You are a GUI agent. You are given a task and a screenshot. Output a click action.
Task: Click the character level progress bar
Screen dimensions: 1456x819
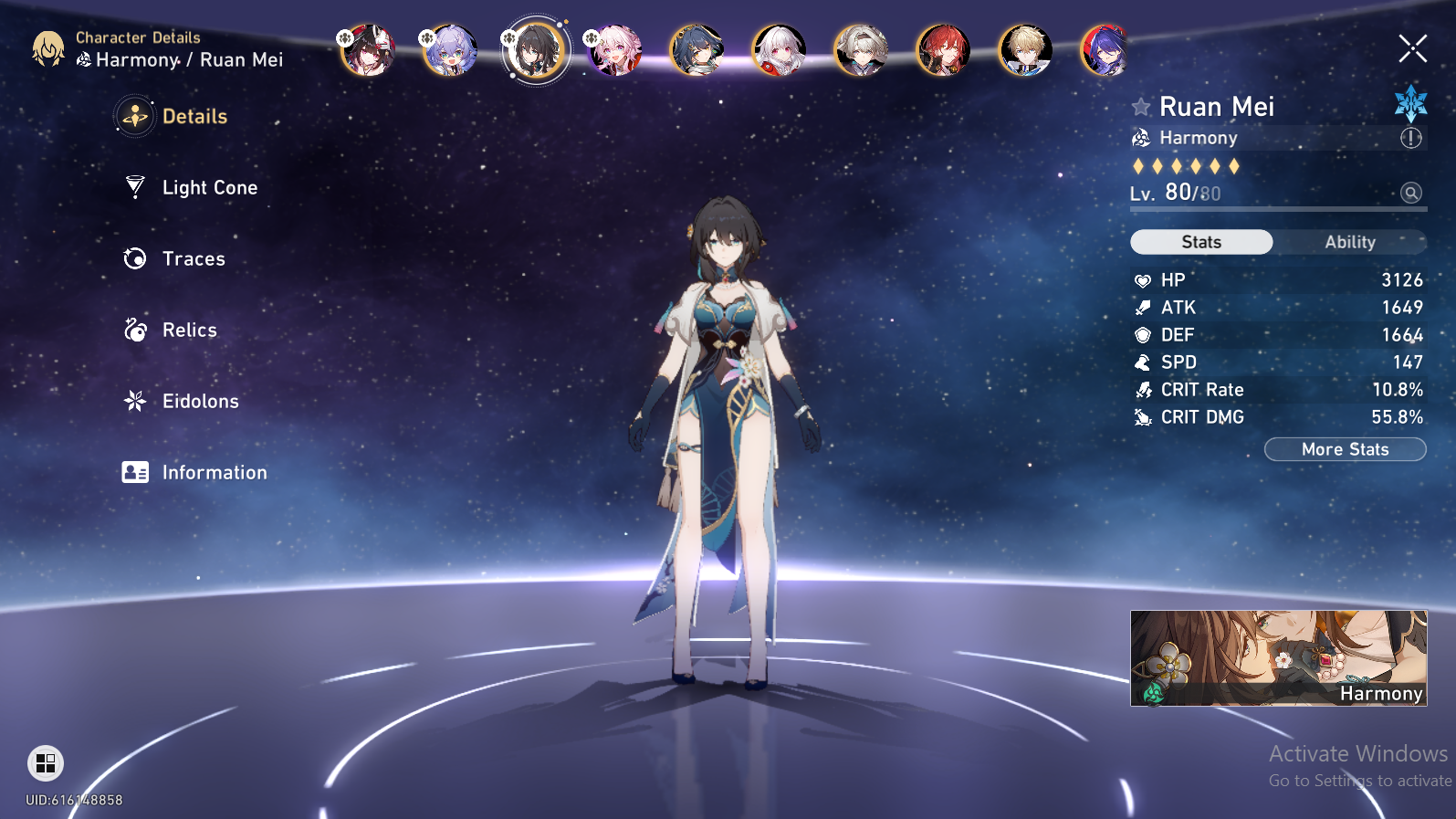1278,208
